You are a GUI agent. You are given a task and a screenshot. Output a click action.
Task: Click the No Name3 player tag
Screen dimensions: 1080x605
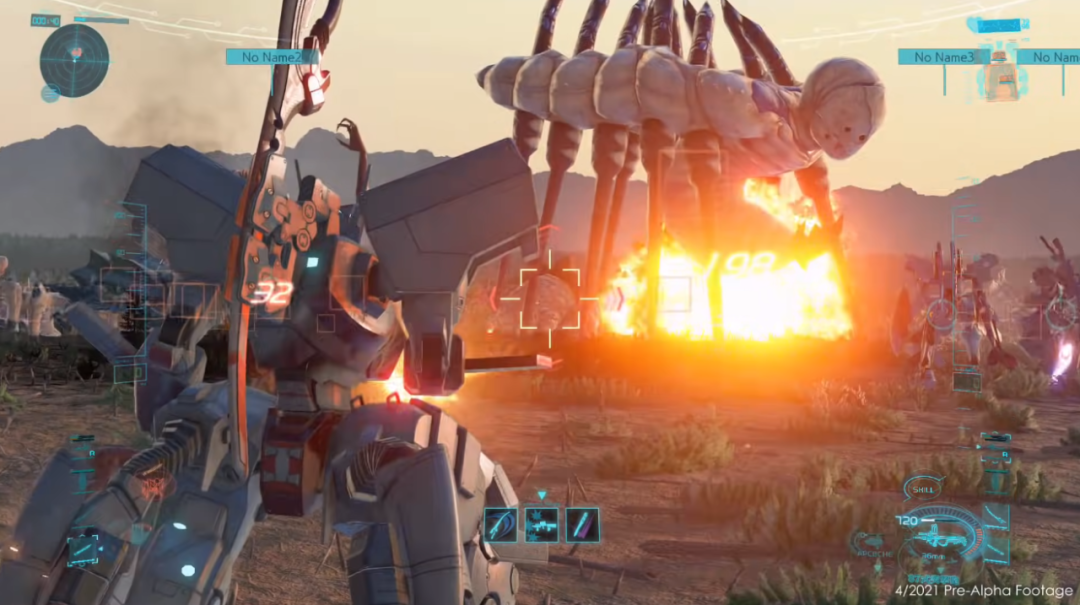point(943,57)
